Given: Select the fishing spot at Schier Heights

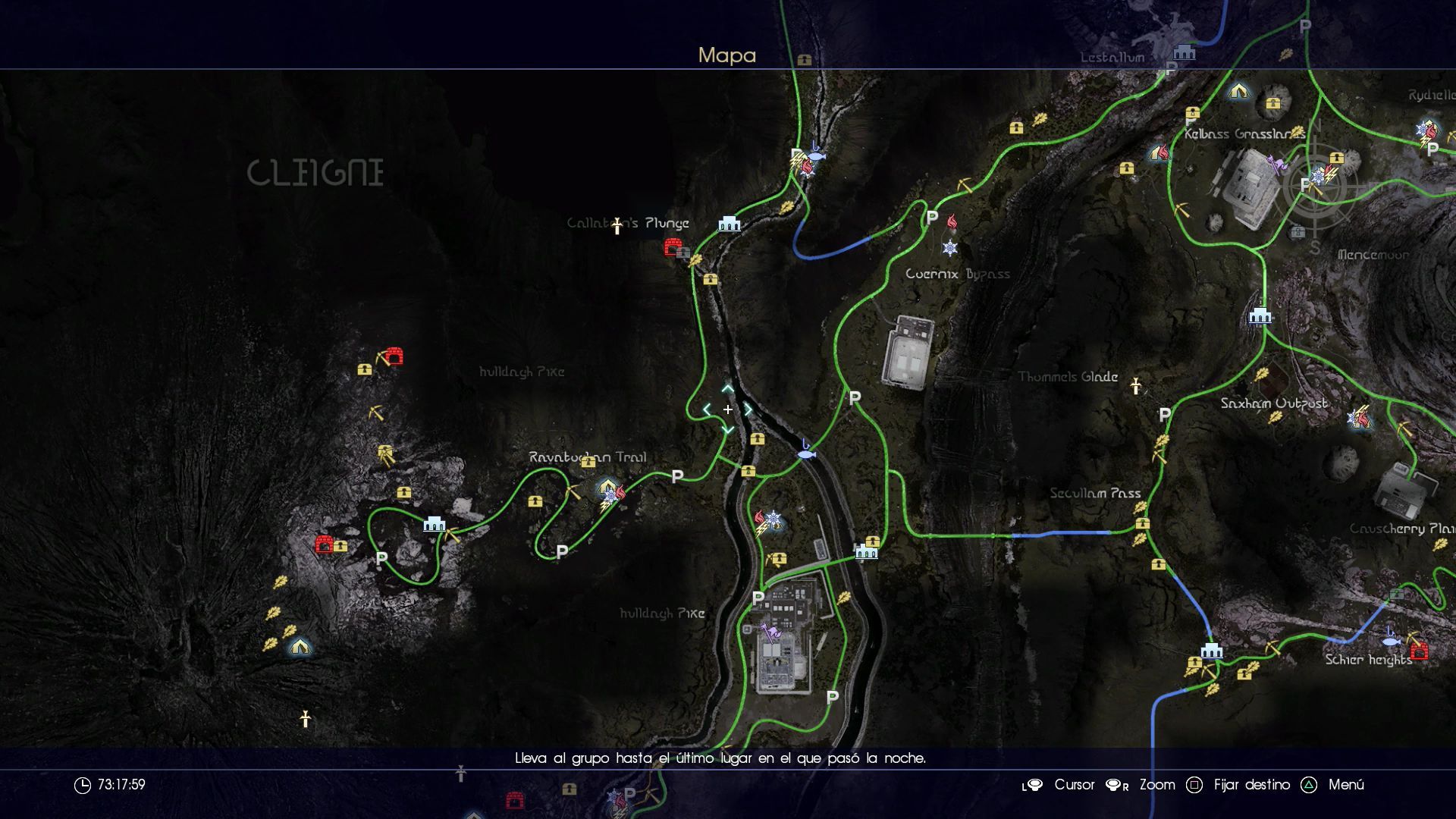Looking at the screenshot, I should 1390,640.
